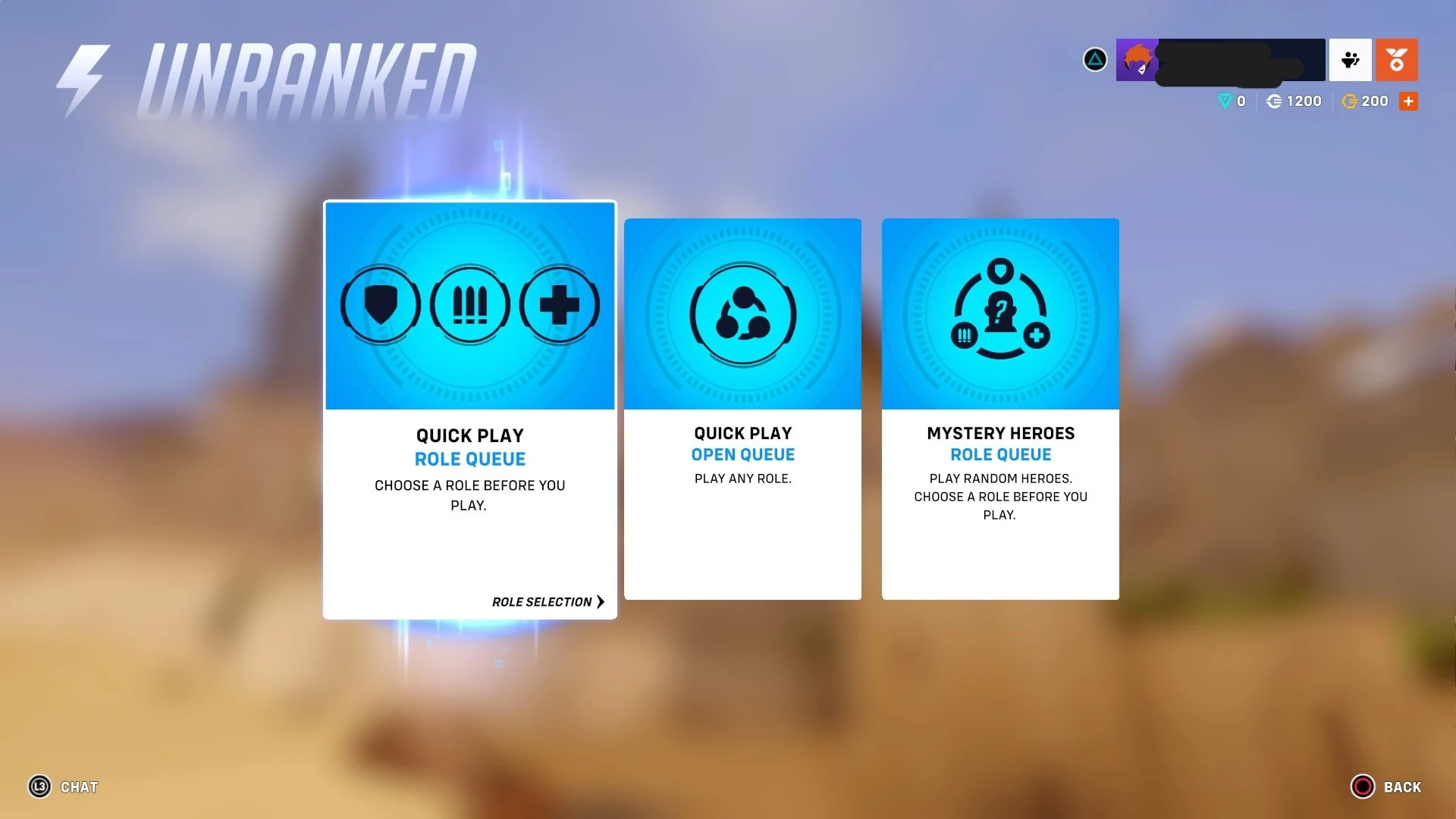Select the Tank role shield icon
Image resolution: width=1456 pixels, height=819 pixels.
380,305
